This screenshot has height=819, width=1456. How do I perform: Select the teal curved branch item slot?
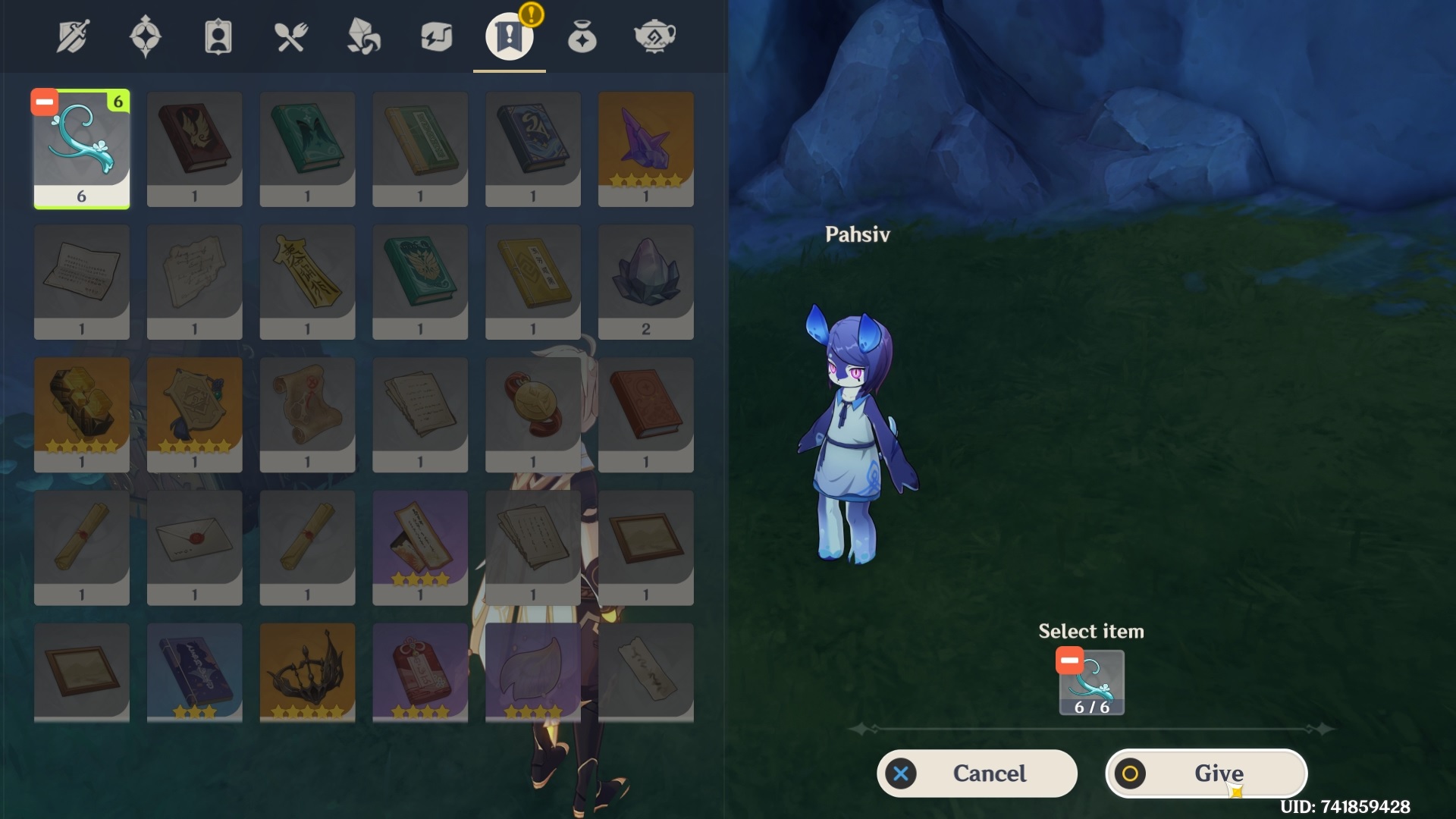tap(82, 149)
